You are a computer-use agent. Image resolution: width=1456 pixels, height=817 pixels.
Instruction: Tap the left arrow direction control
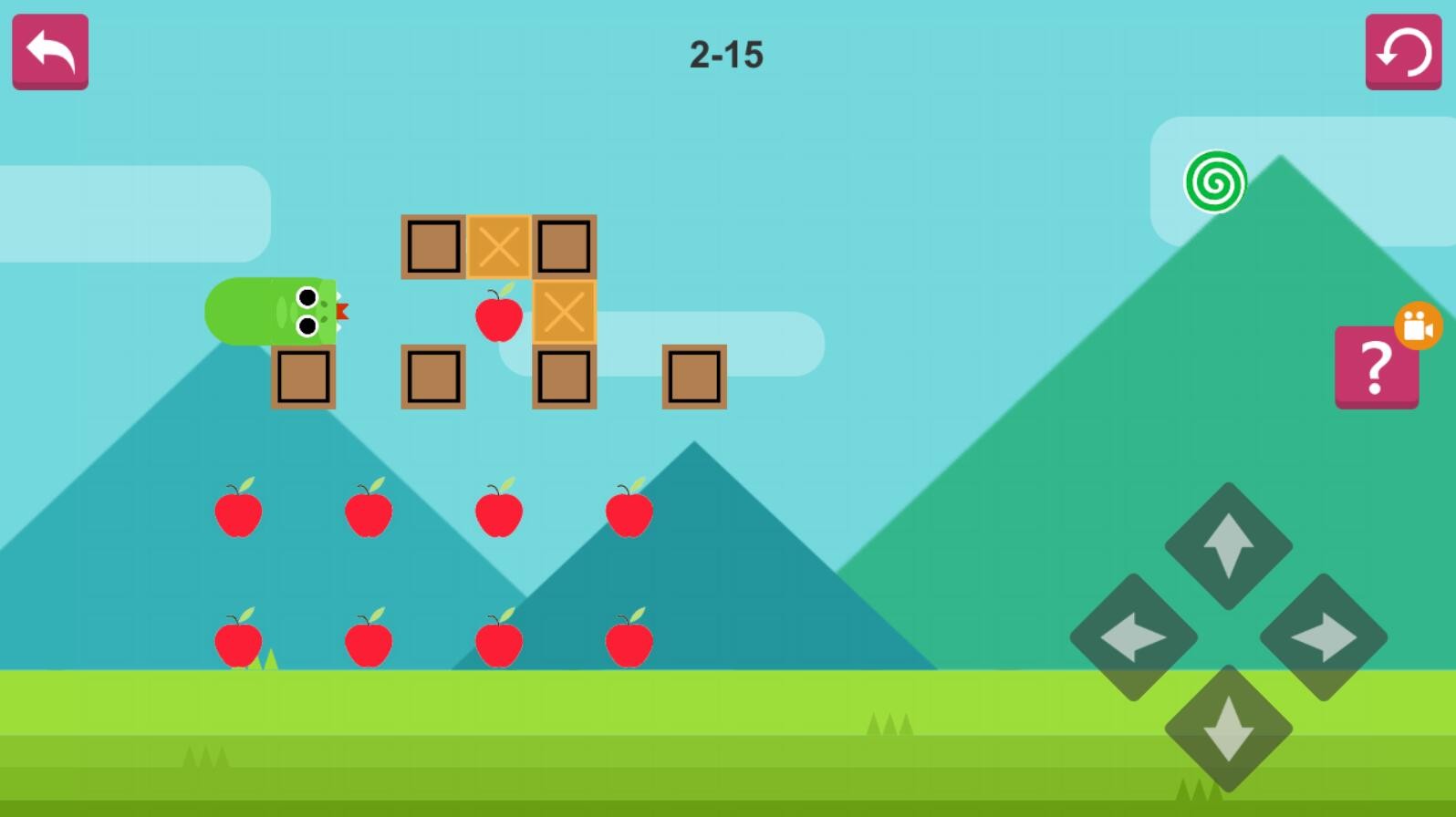1133,637
